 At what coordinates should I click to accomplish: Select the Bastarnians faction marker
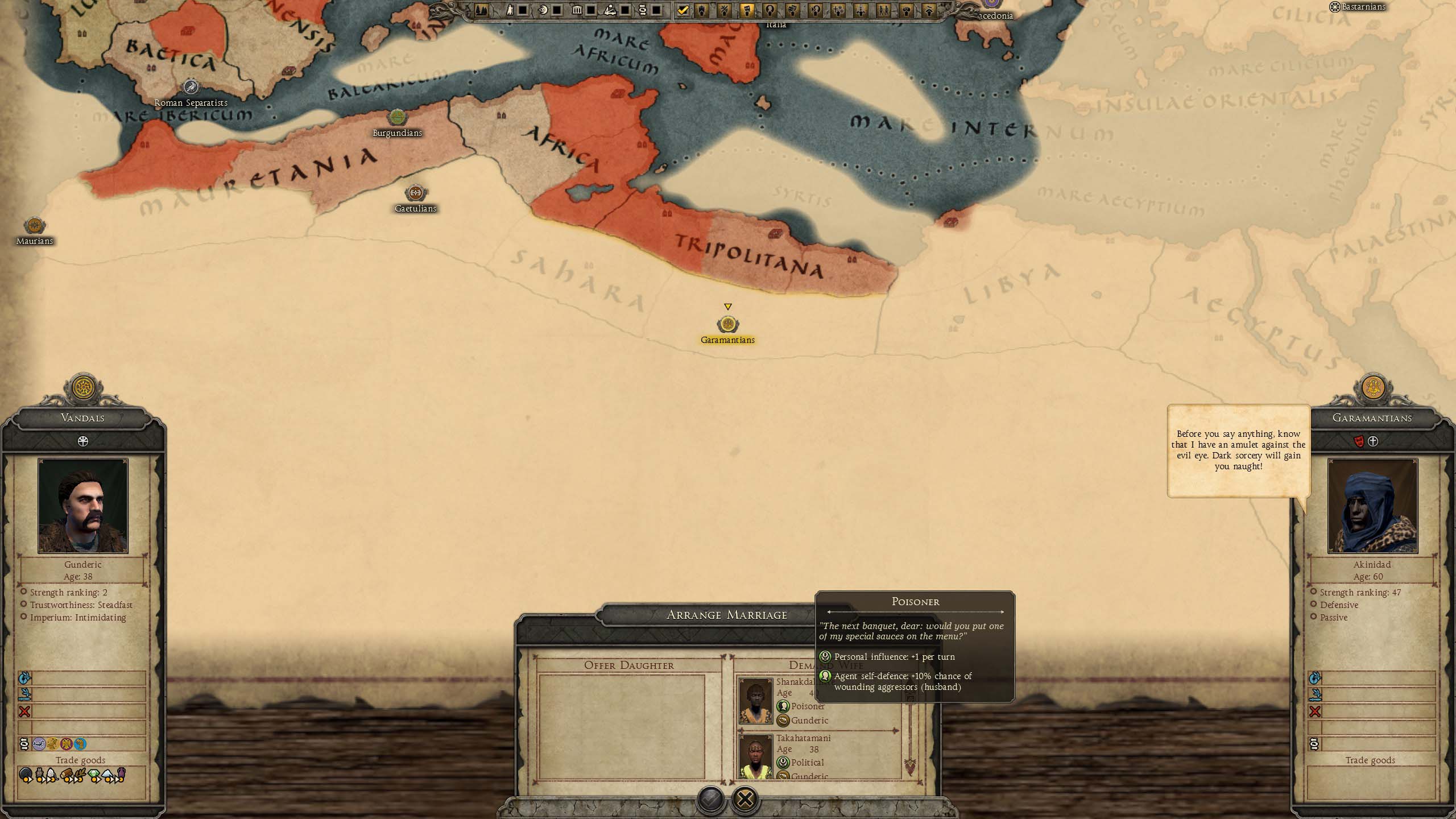coord(1334,7)
